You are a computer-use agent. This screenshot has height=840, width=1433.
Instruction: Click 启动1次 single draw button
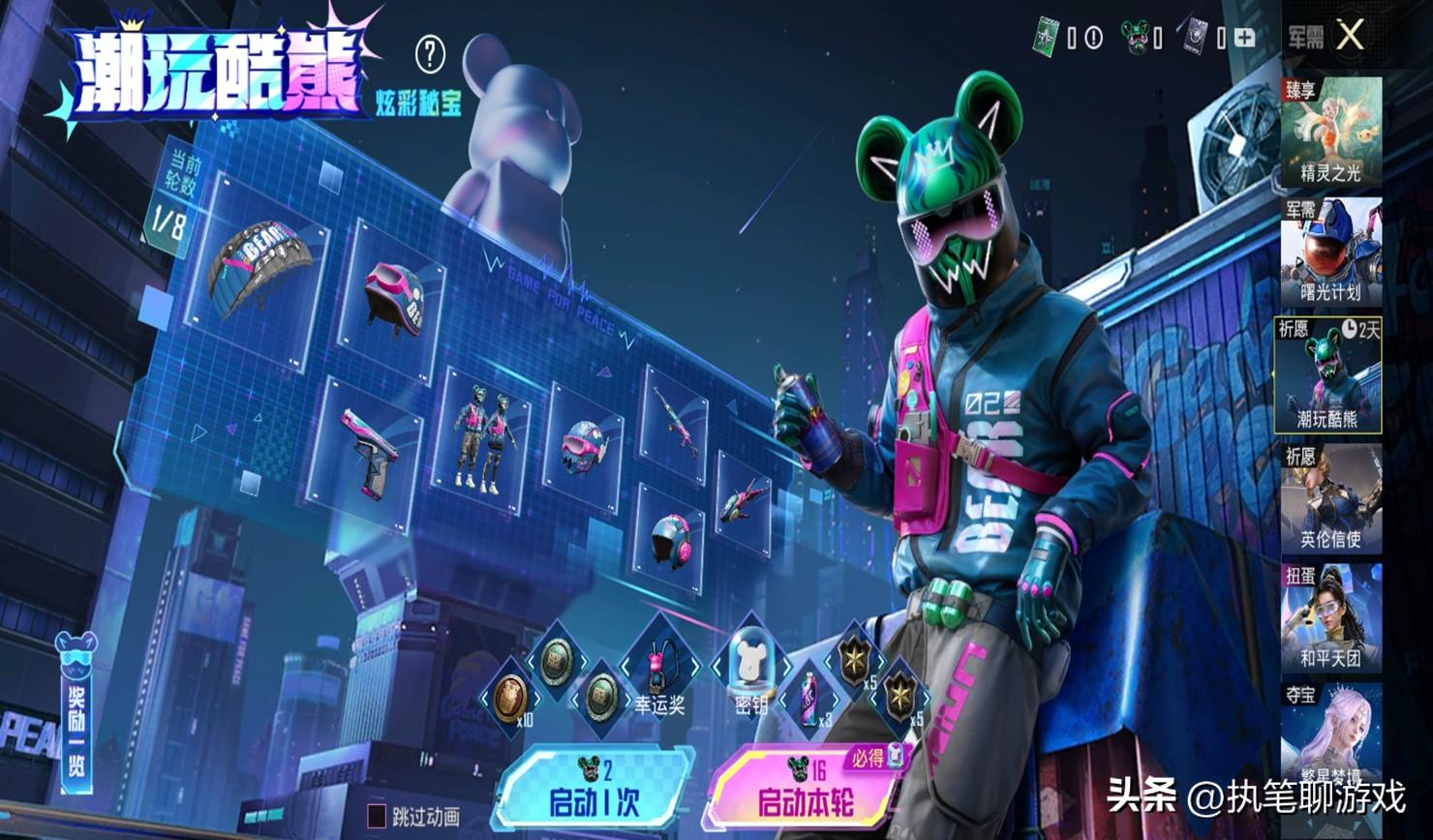(x=594, y=792)
